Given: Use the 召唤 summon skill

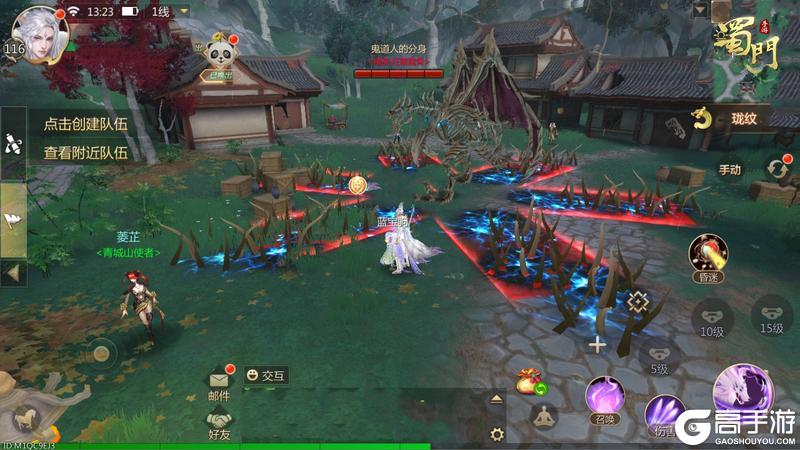Looking at the screenshot, I should click(605, 396).
